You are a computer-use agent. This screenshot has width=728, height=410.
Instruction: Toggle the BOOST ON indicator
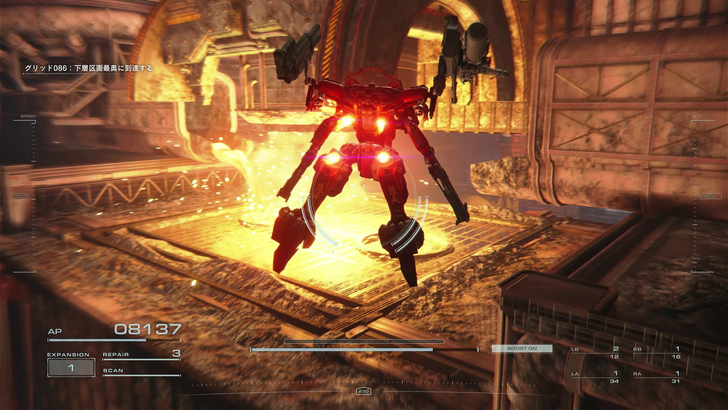pos(521,349)
